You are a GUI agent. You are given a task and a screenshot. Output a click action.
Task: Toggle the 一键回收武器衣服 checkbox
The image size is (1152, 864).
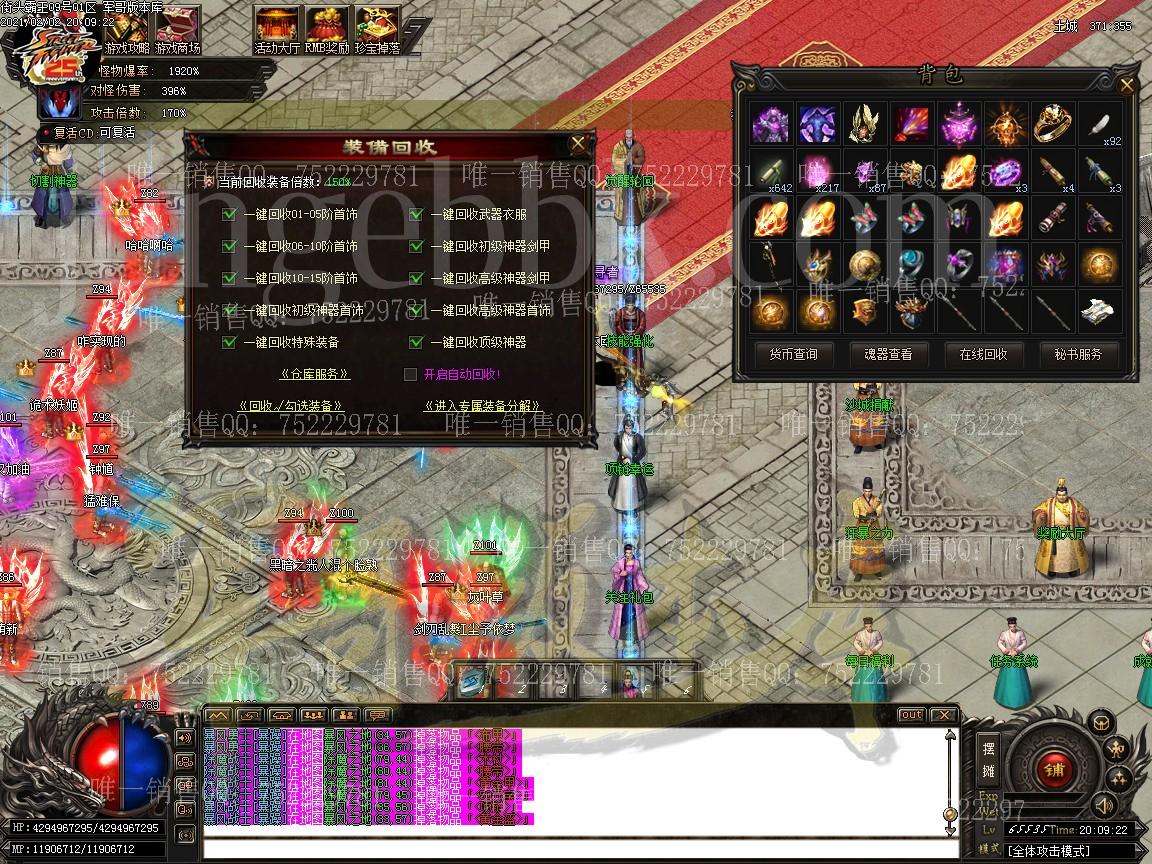pyautogui.click(x=416, y=214)
